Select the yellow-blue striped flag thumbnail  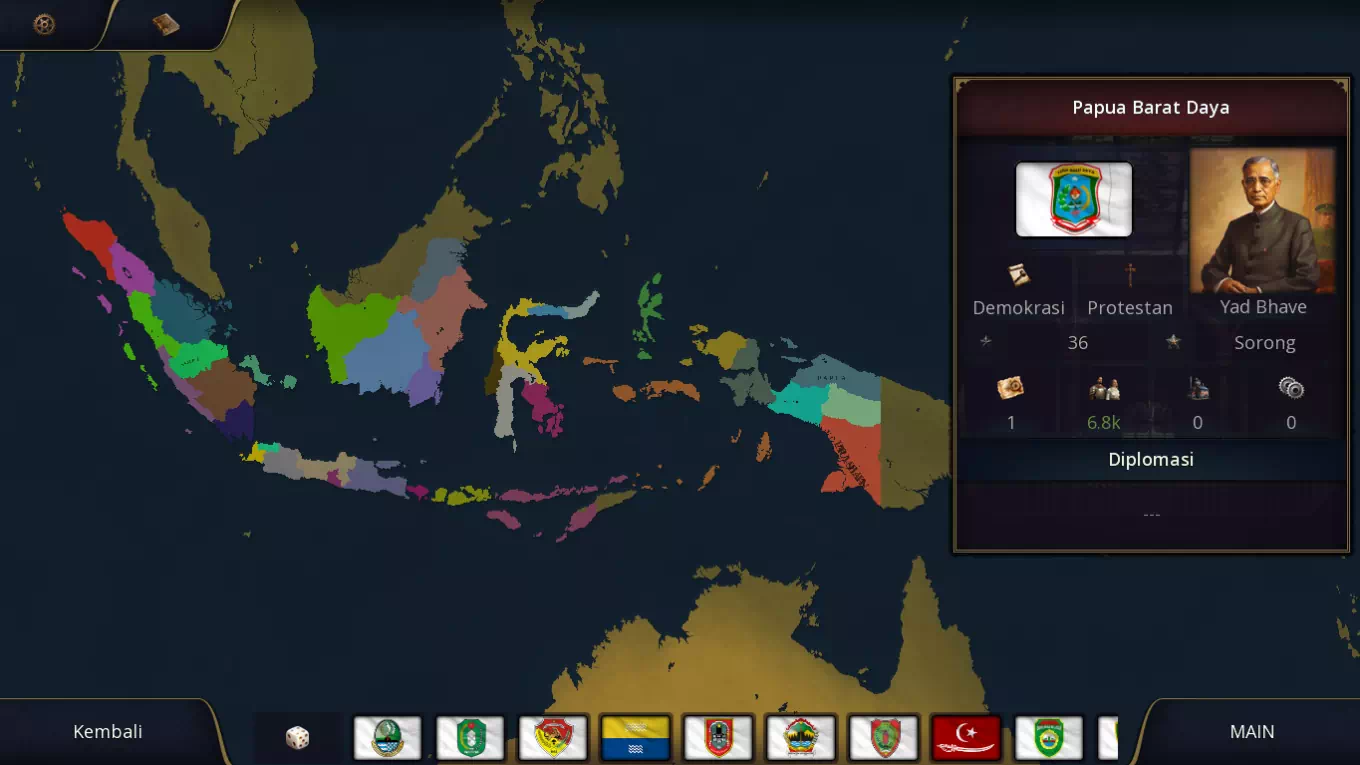click(636, 737)
